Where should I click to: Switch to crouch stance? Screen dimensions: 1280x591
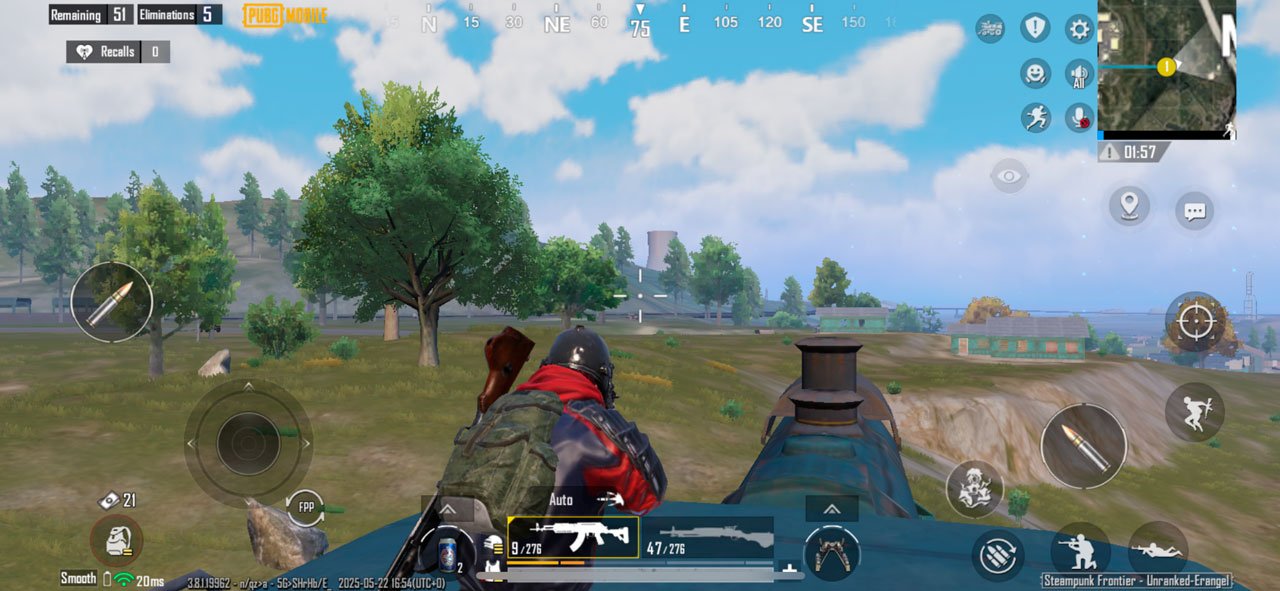point(1080,551)
